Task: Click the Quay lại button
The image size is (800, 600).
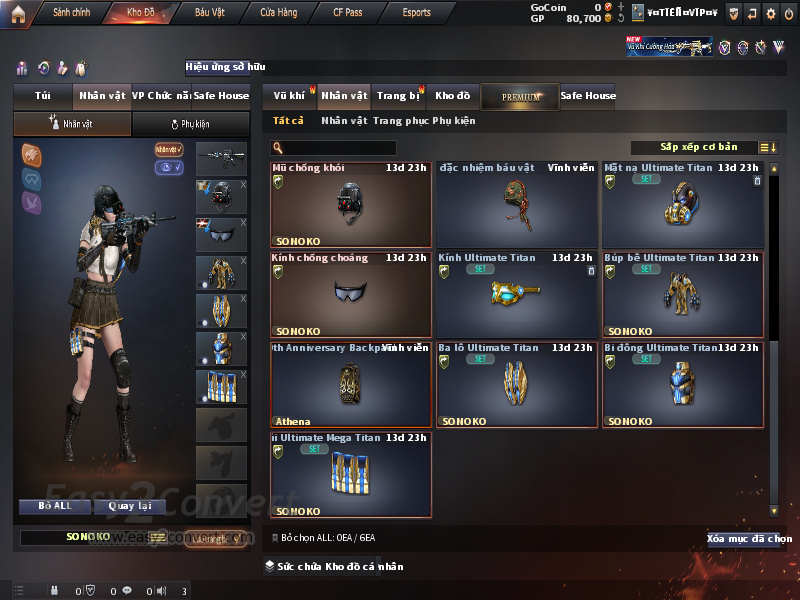Action: 130,506
